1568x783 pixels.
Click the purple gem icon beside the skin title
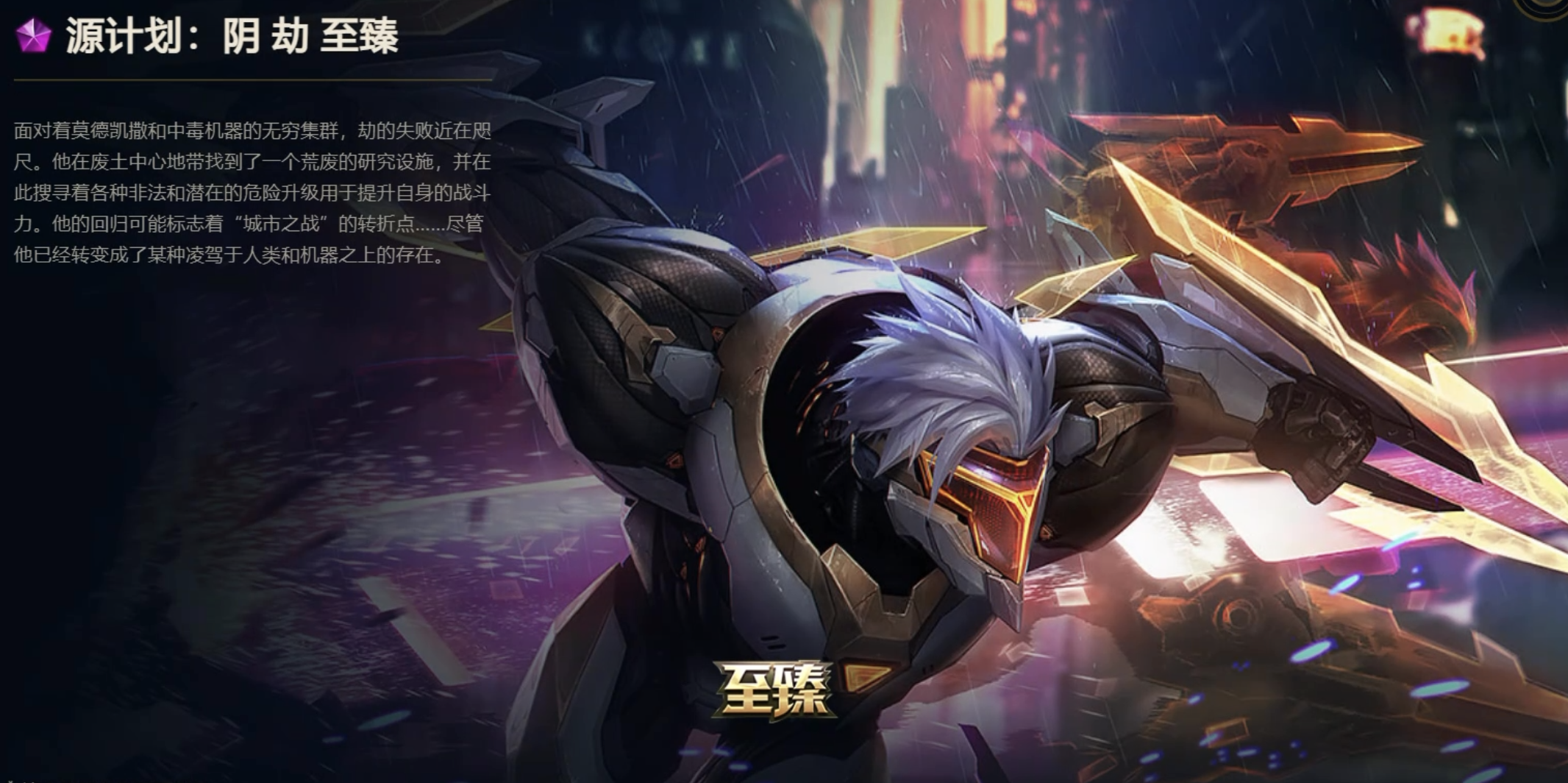(x=33, y=35)
